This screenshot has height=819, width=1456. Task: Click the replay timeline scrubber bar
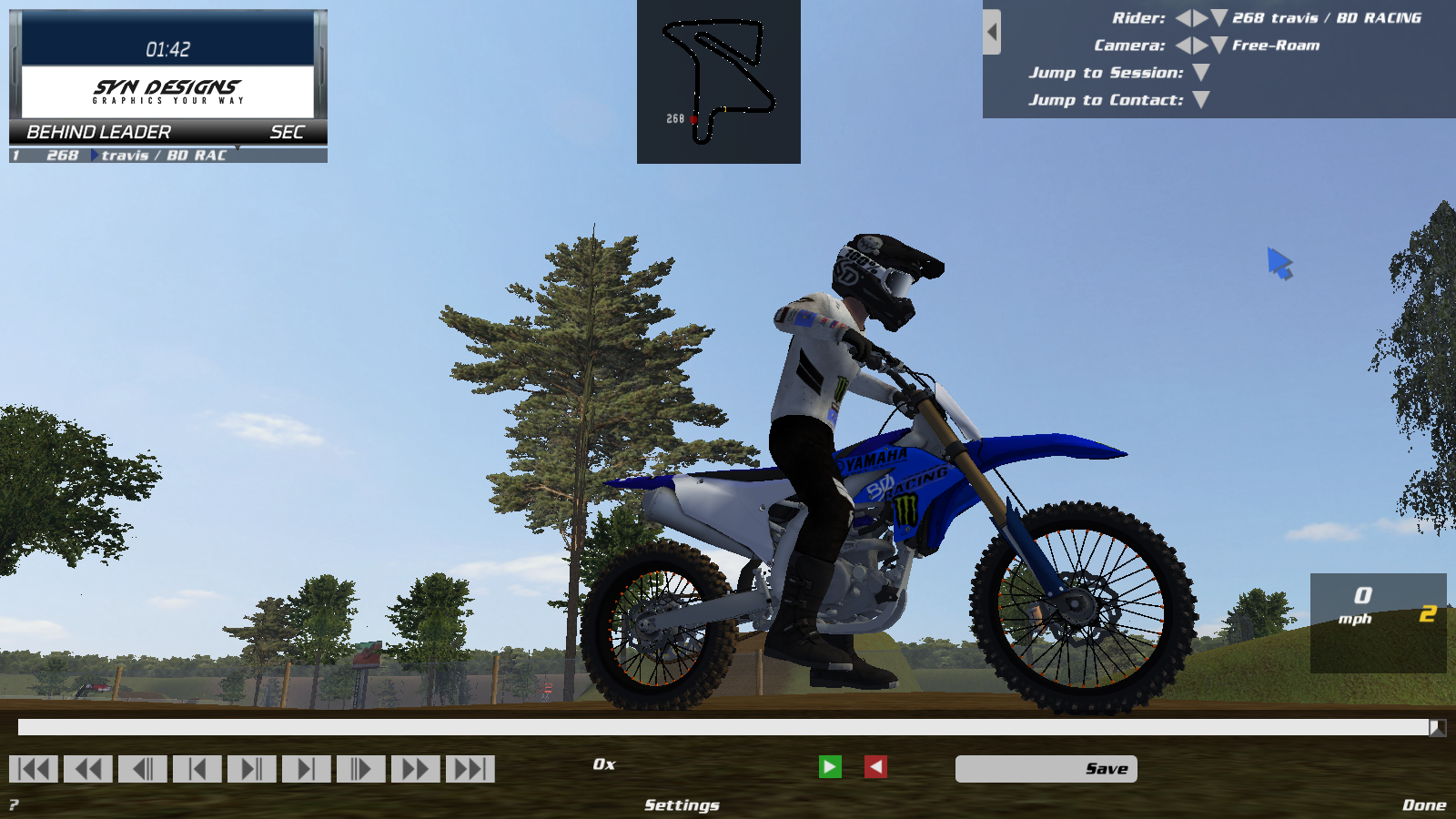click(x=719, y=729)
